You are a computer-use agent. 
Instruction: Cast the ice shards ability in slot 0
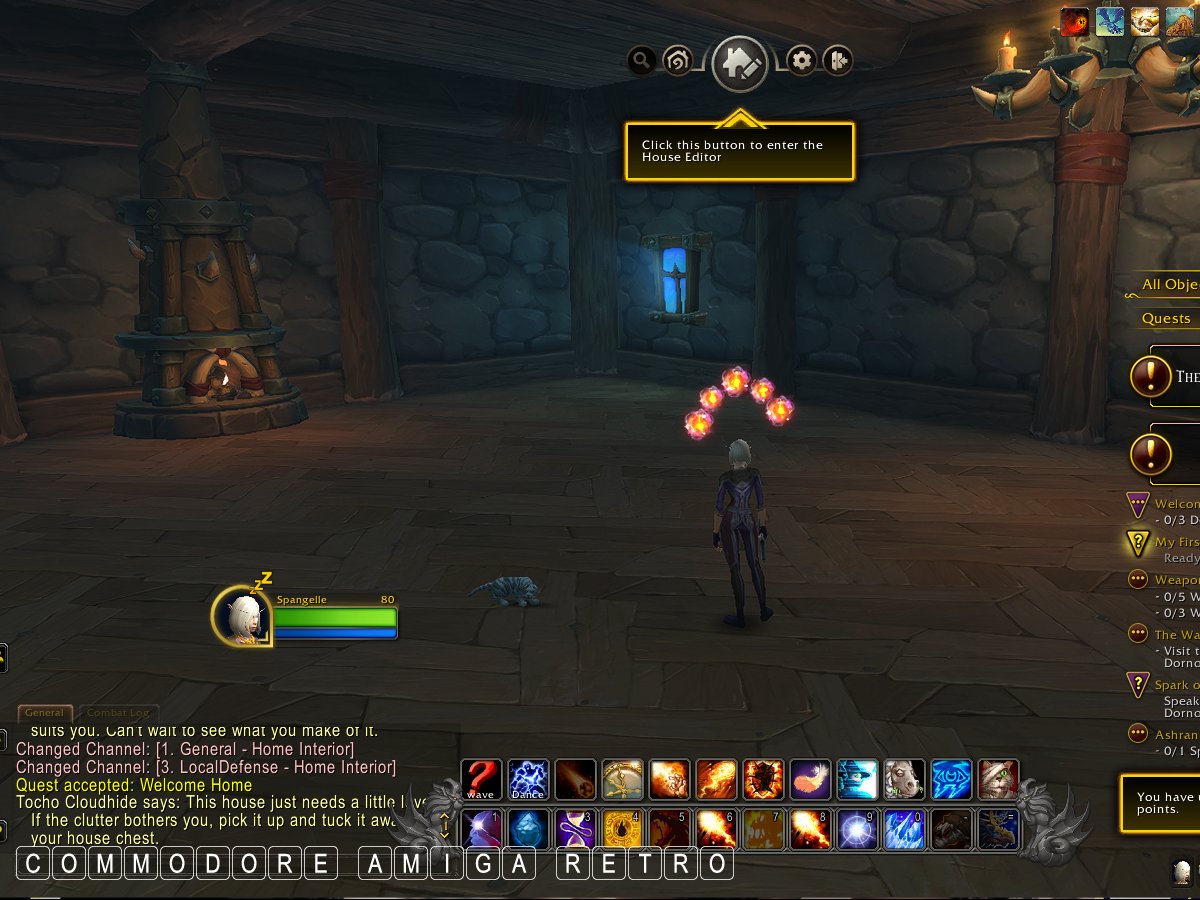pos(904,829)
